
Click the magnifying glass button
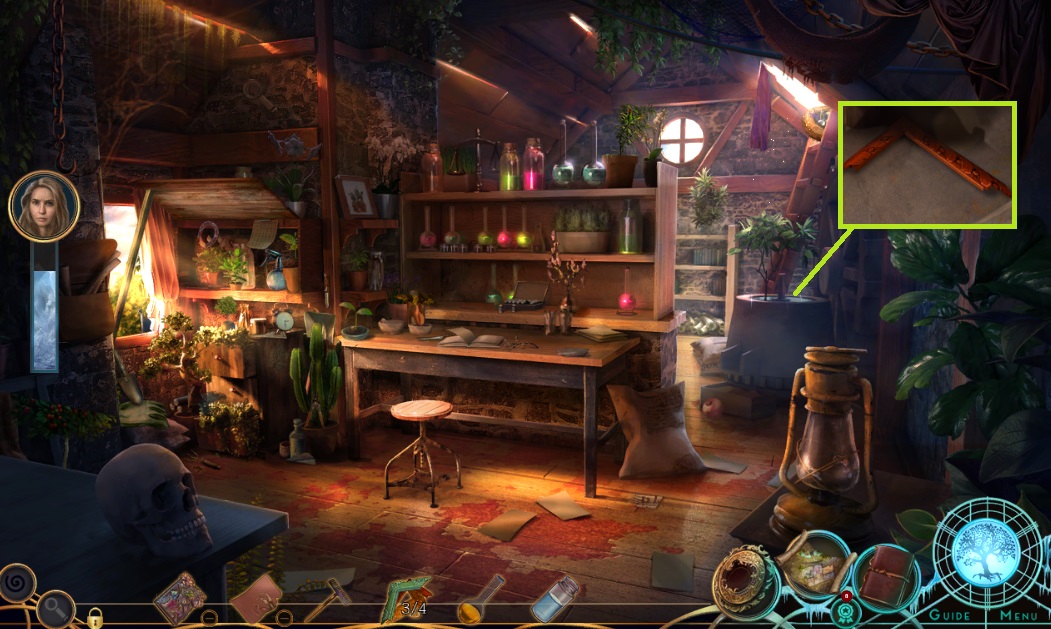pyautogui.click(x=56, y=608)
